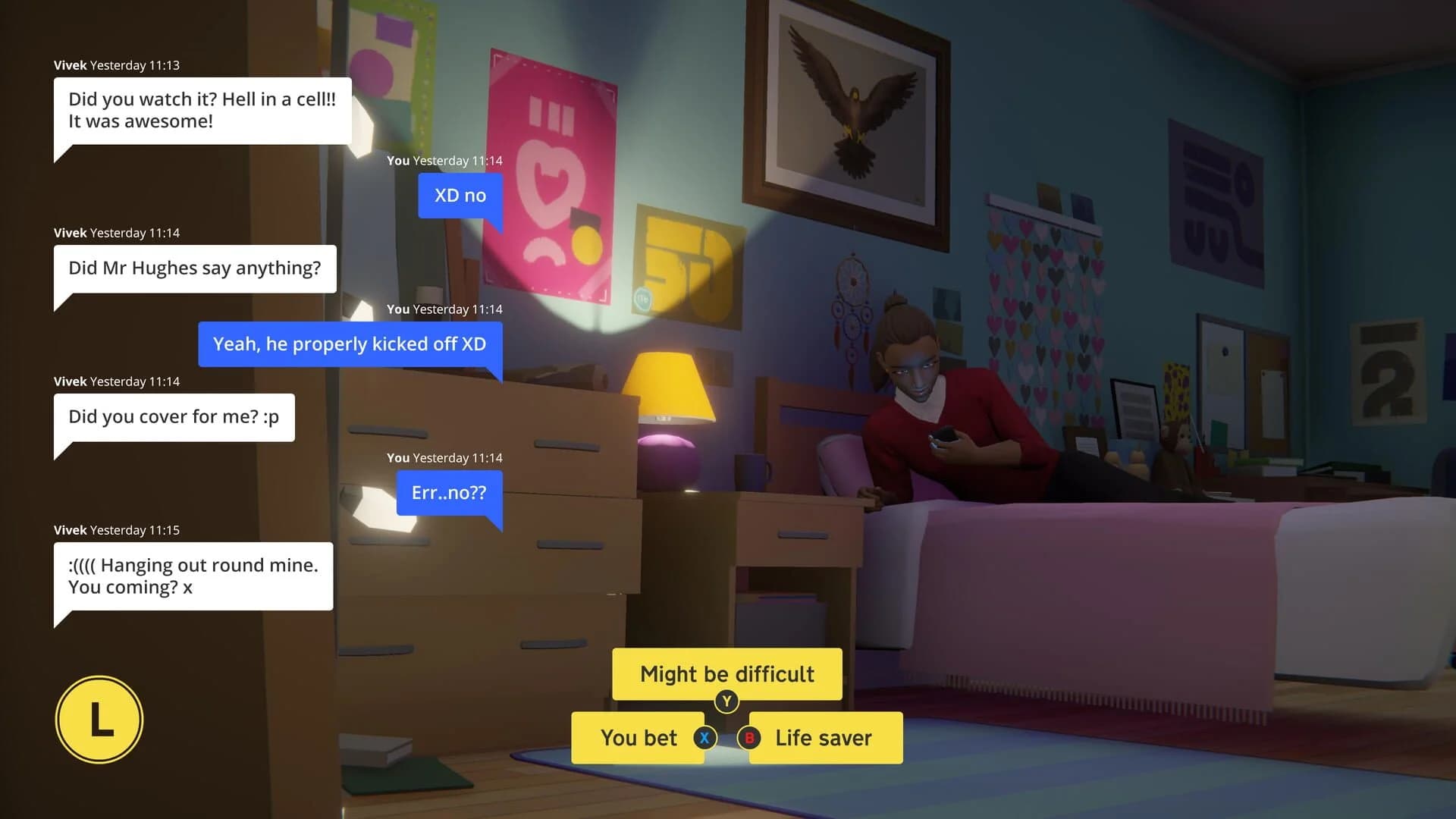The height and width of the screenshot is (819, 1456).
Task: Click the 'Did Mr Hughes say anything?' bubble
Action: click(x=195, y=268)
